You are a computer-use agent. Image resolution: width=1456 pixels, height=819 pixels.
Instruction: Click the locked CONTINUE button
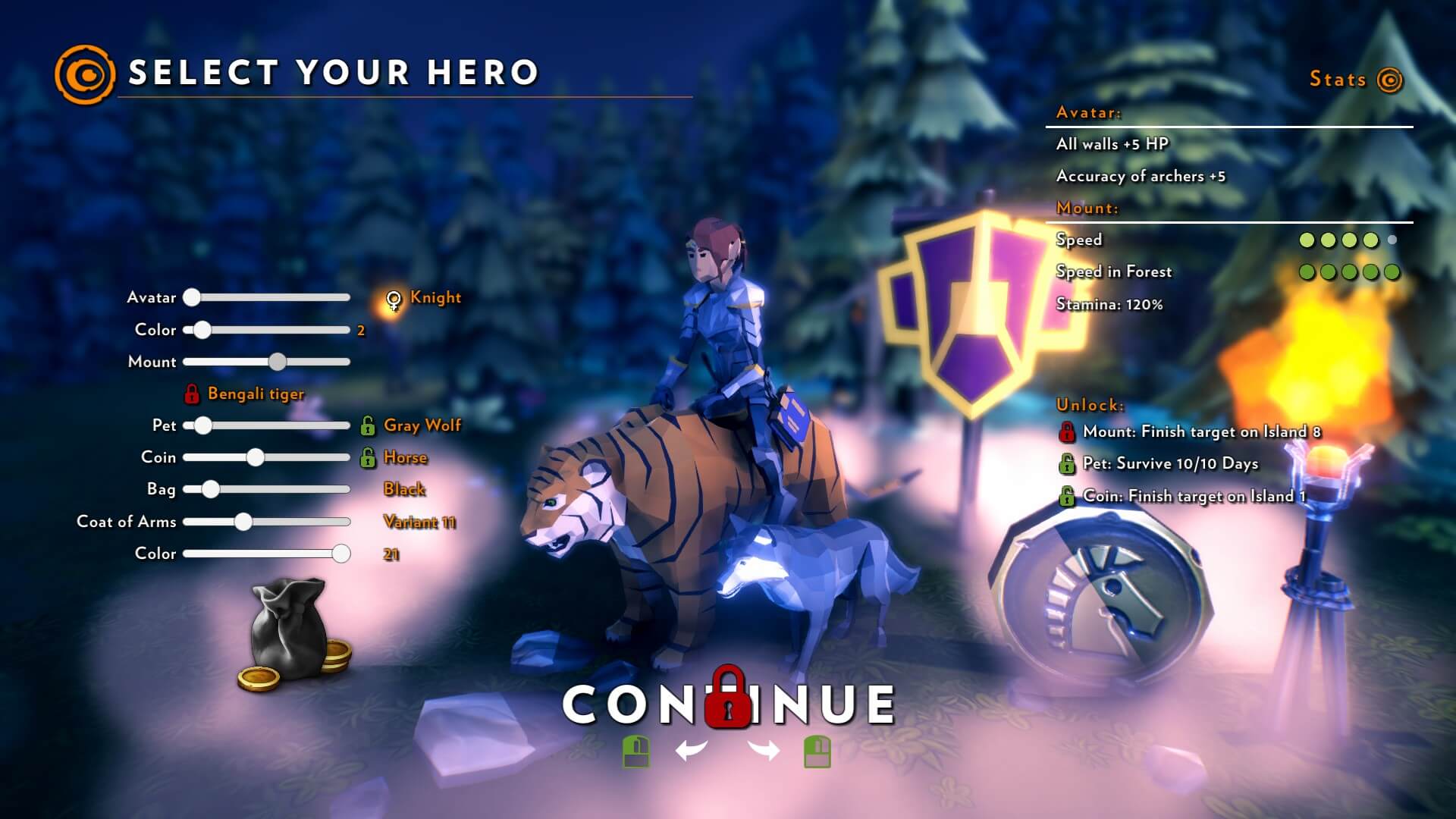pos(728,704)
